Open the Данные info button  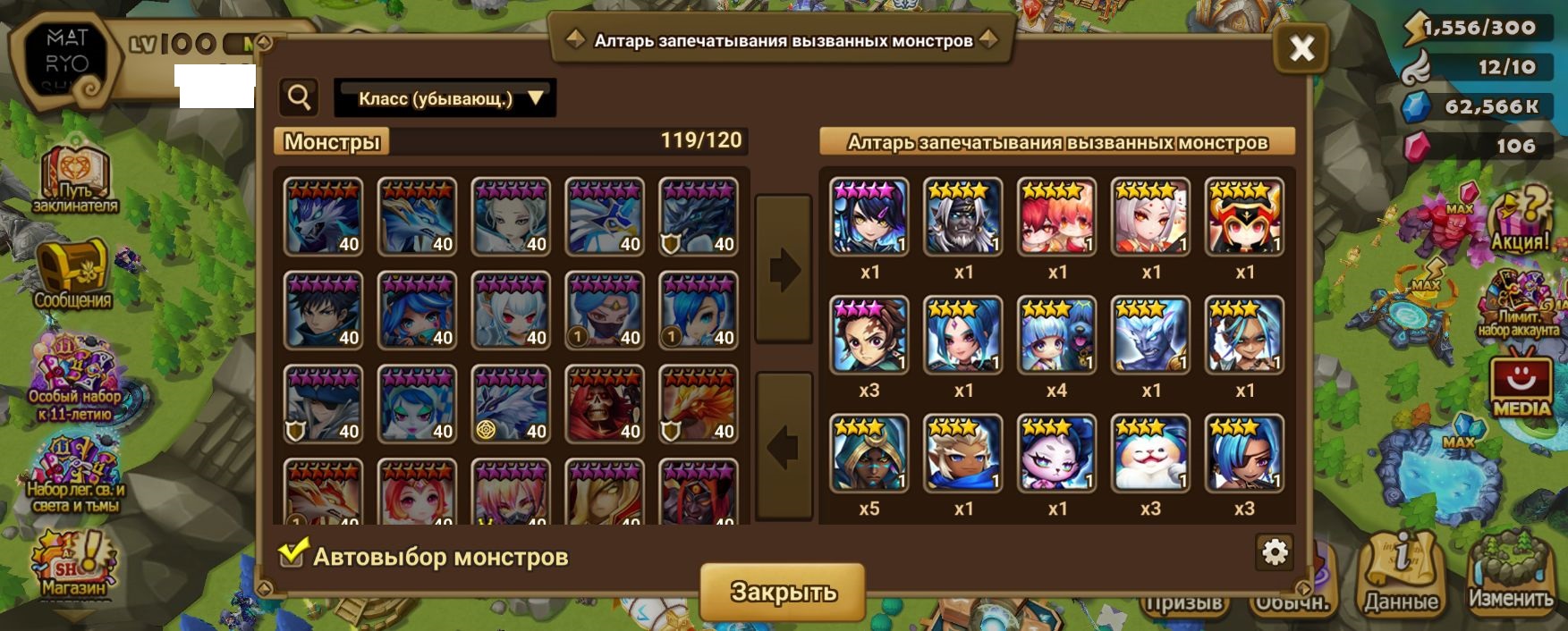point(1402,574)
